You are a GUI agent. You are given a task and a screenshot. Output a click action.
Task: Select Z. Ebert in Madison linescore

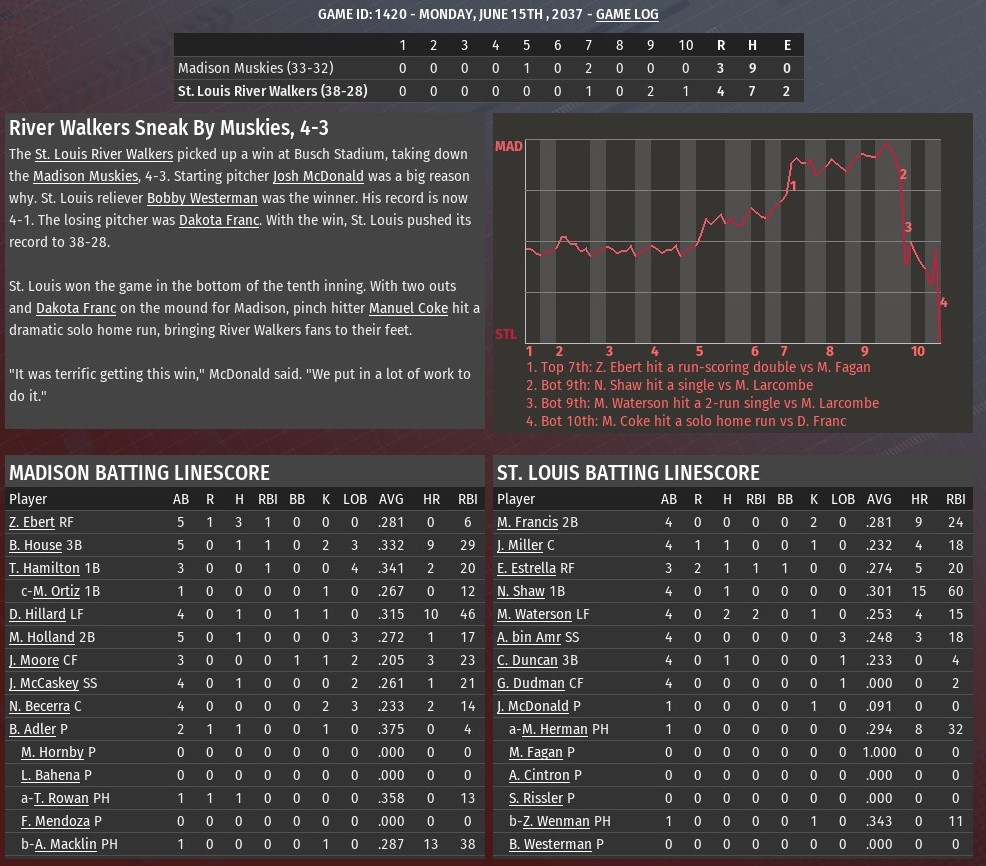pyautogui.click(x=32, y=522)
